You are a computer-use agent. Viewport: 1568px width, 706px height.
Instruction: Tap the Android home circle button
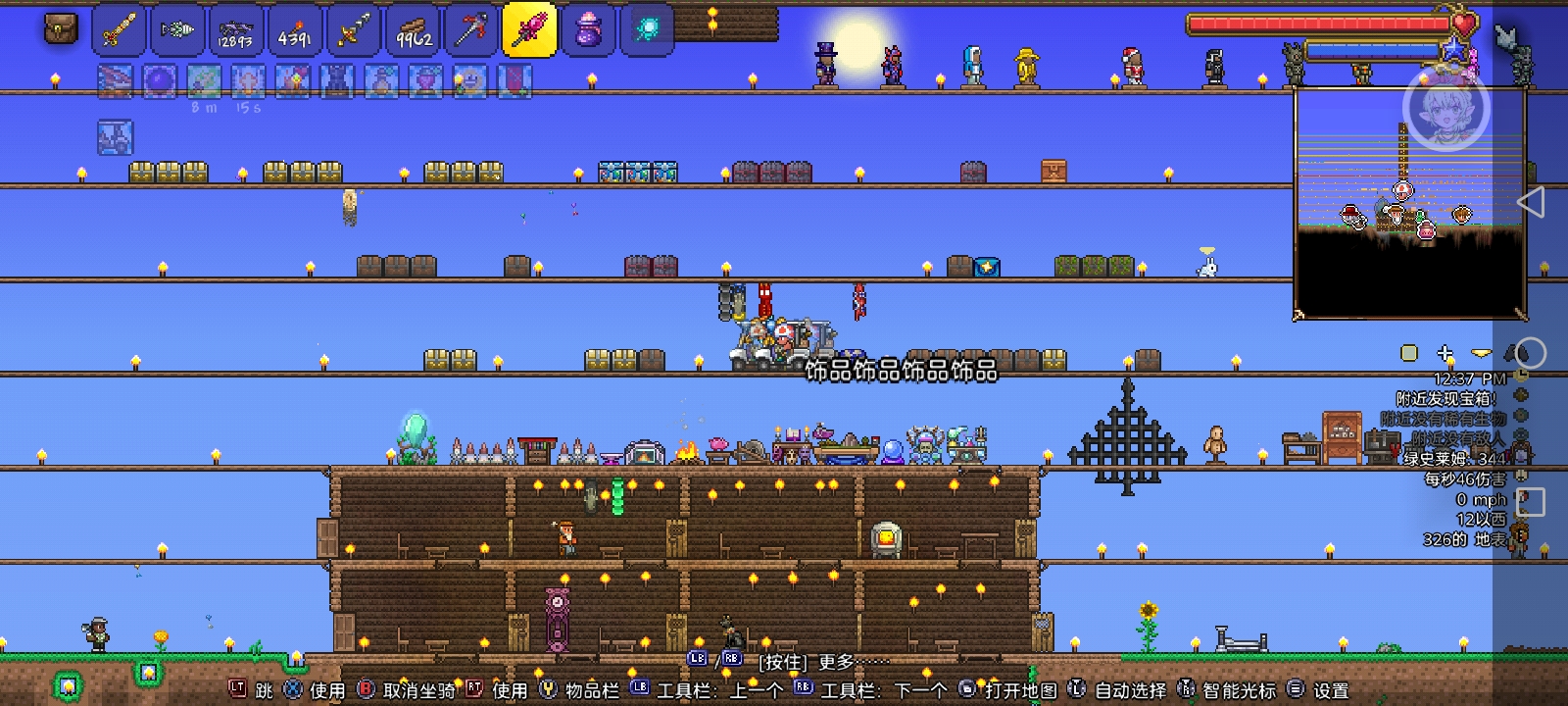point(1531,353)
